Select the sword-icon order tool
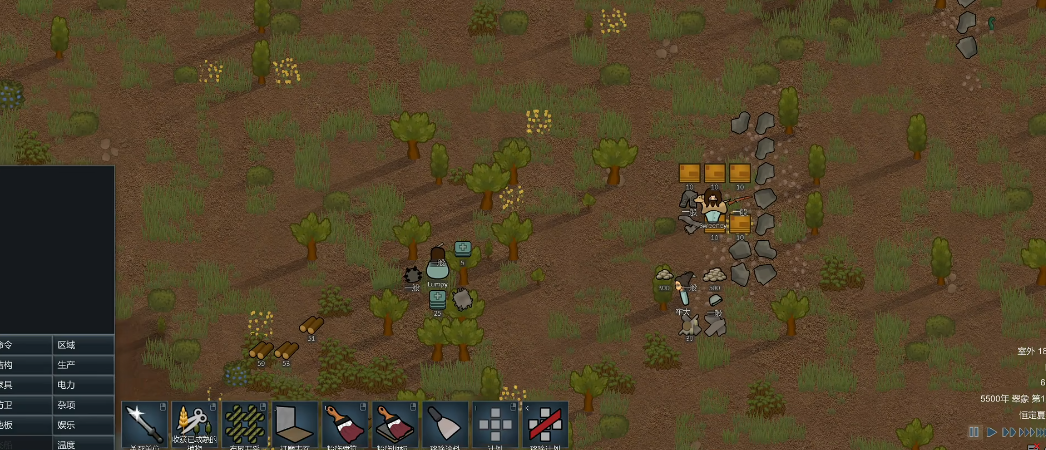Screen dimensions: 1046x450 click(x=145, y=425)
